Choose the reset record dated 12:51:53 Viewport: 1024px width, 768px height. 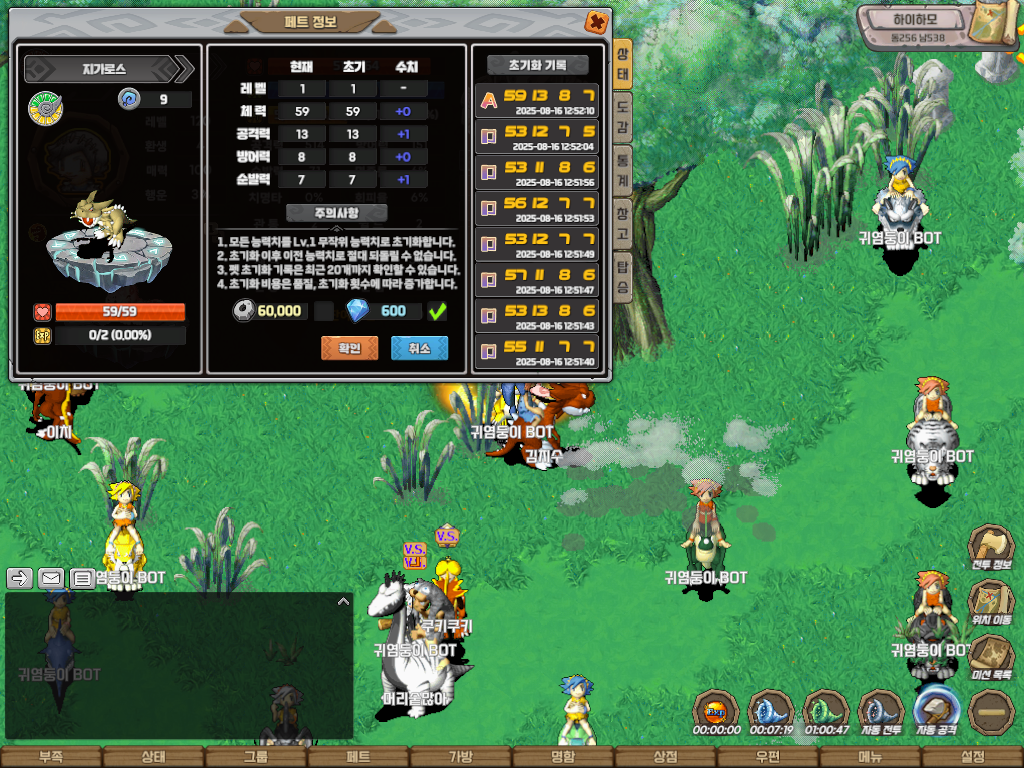537,209
